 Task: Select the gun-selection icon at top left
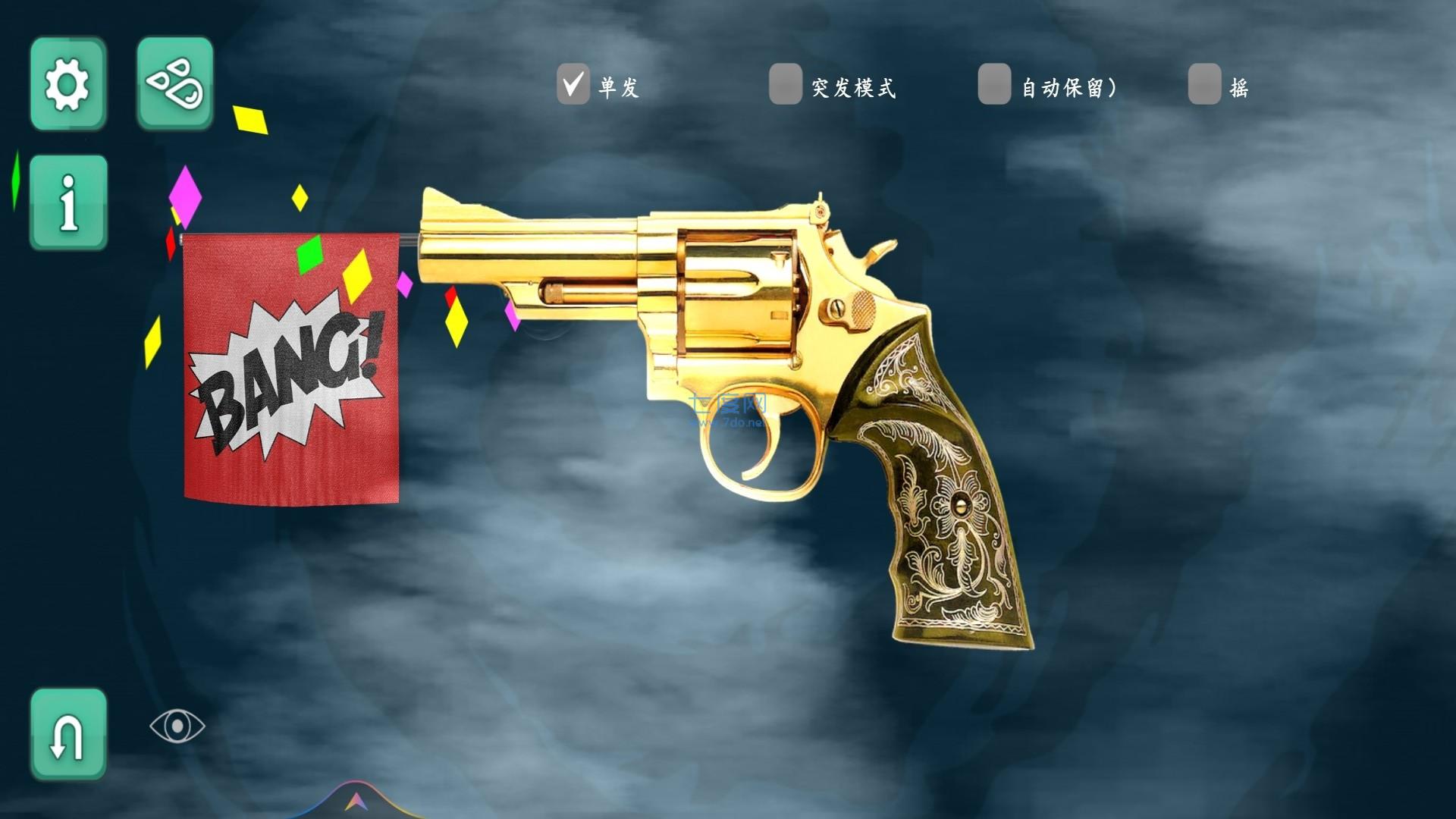point(174,83)
